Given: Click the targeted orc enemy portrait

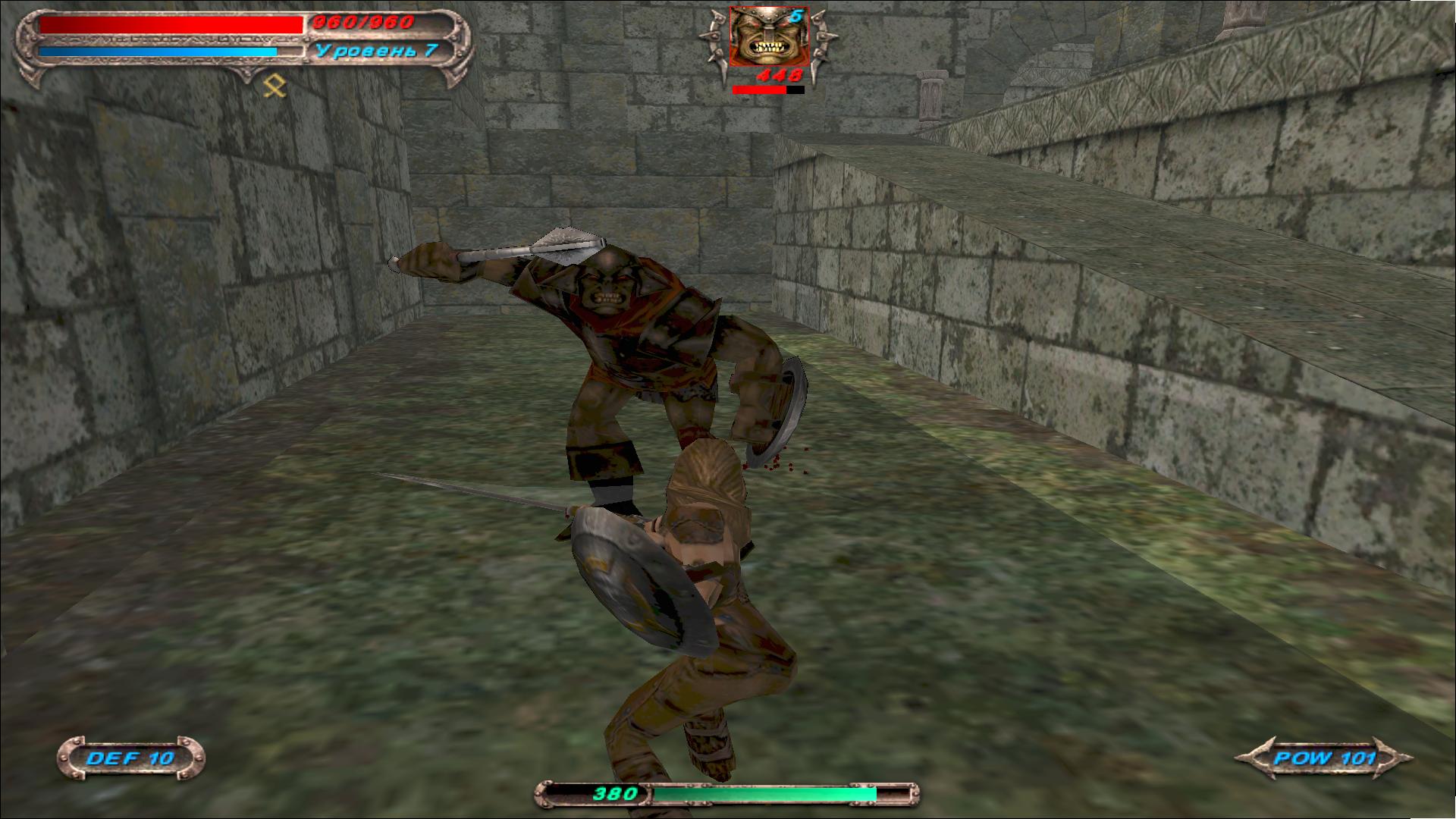Looking at the screenshot, I should (768, 36).
